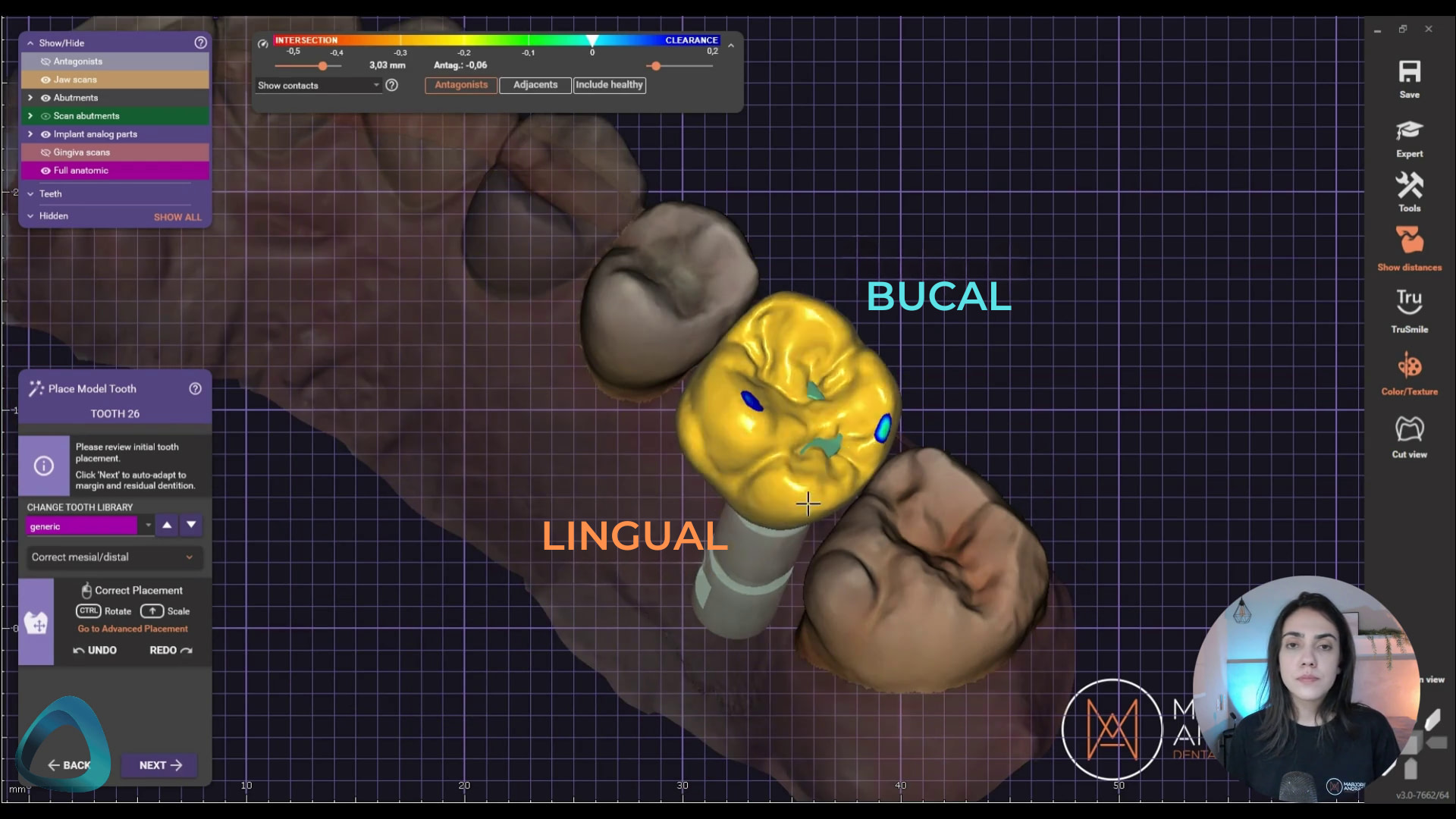Click the NEXT button
1456x819 pixels.
coord(158,765)
